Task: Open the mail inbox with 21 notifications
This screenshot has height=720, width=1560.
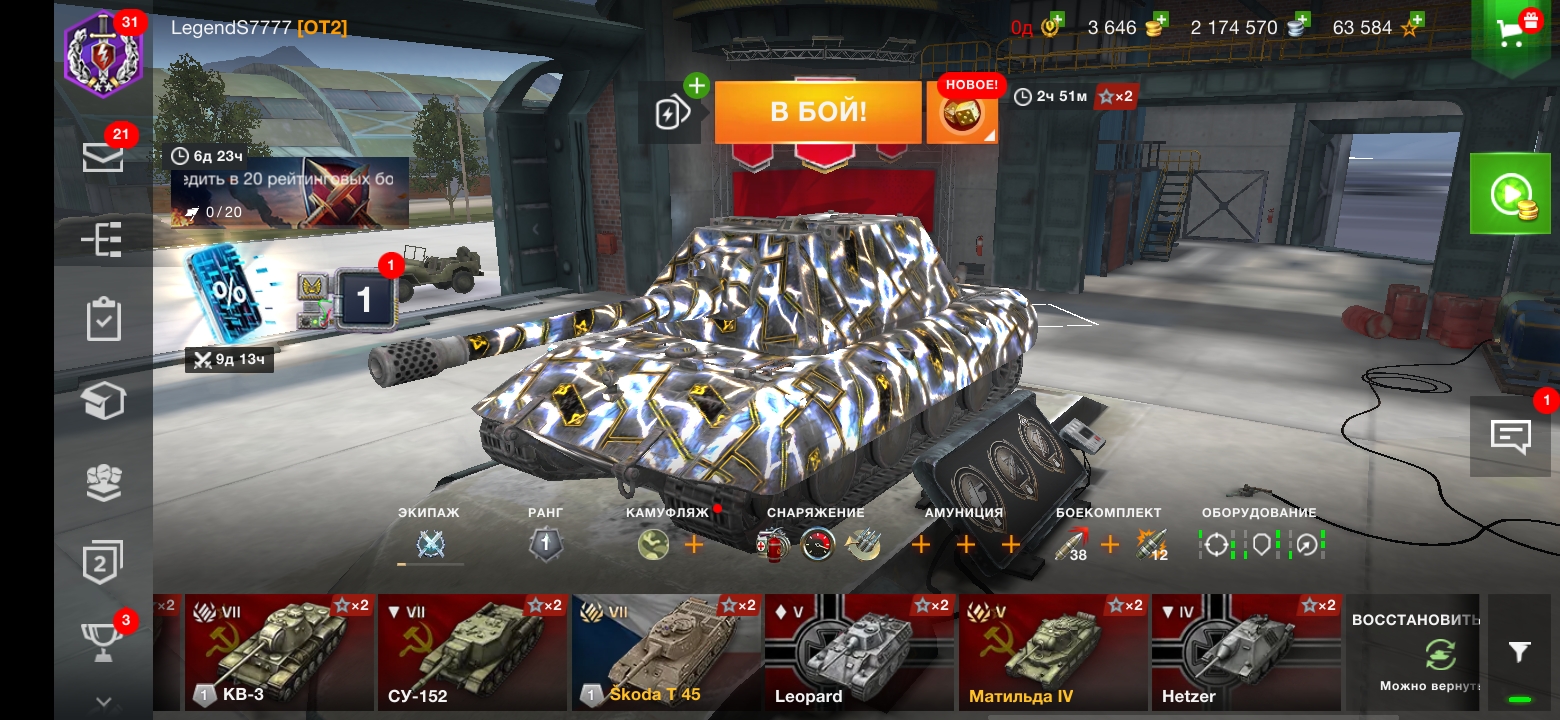Action: pyautogui.click(x=103, y=157)
